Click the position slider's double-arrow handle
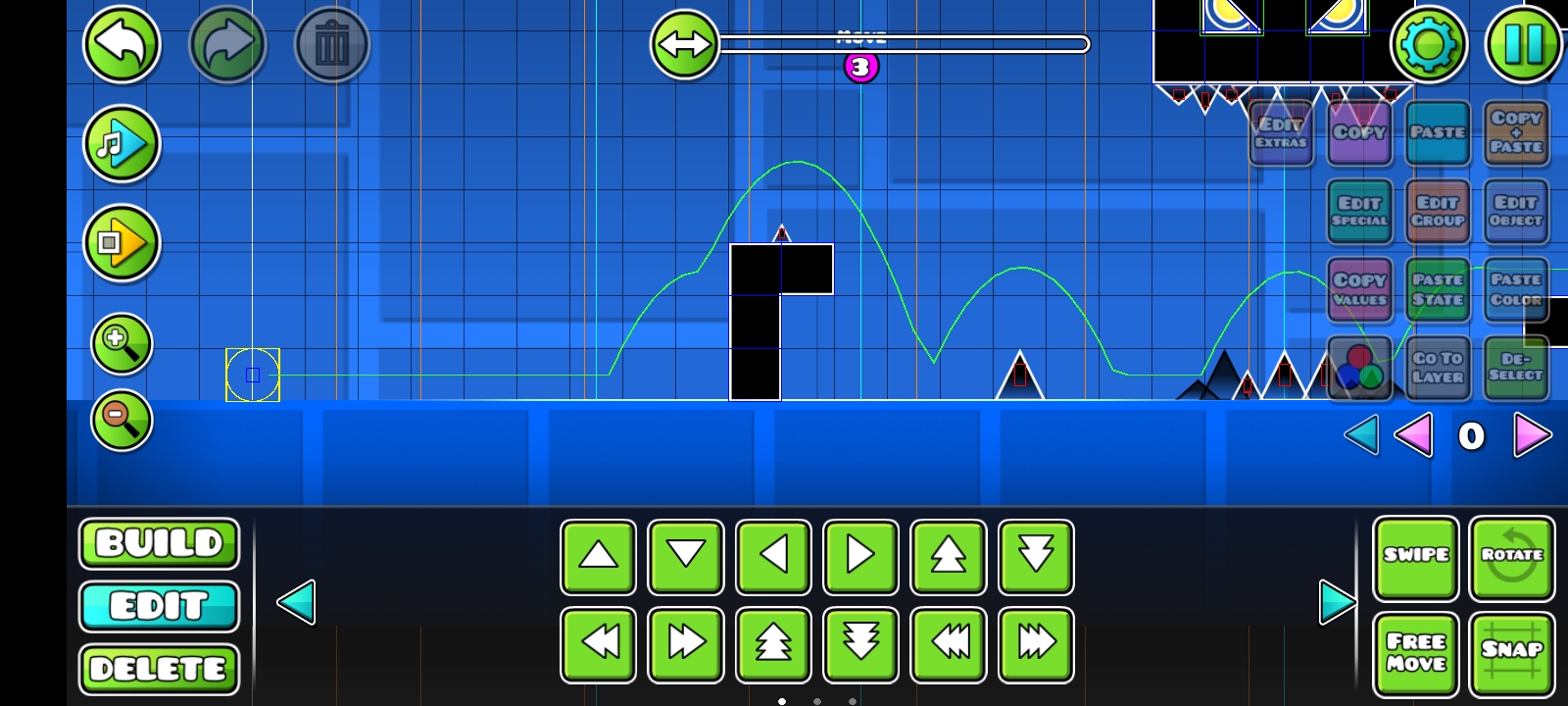The height and width of the screenshot is (706, 1568). (684, 44)
